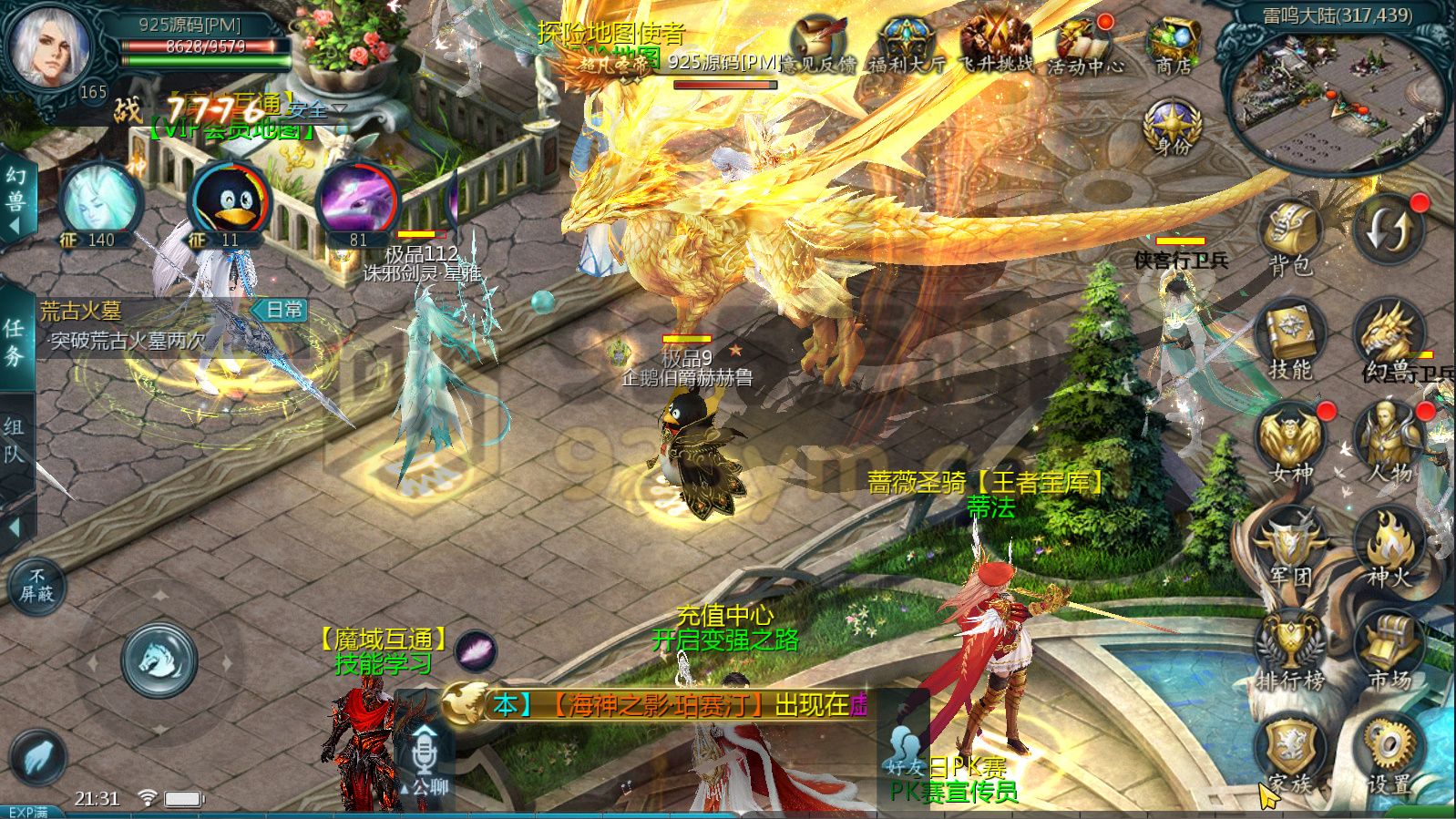This screenshot has width=1456, height=819.
Task: Toggle the 不屏蔽 player-hiding button
Action: click(36, 586)
